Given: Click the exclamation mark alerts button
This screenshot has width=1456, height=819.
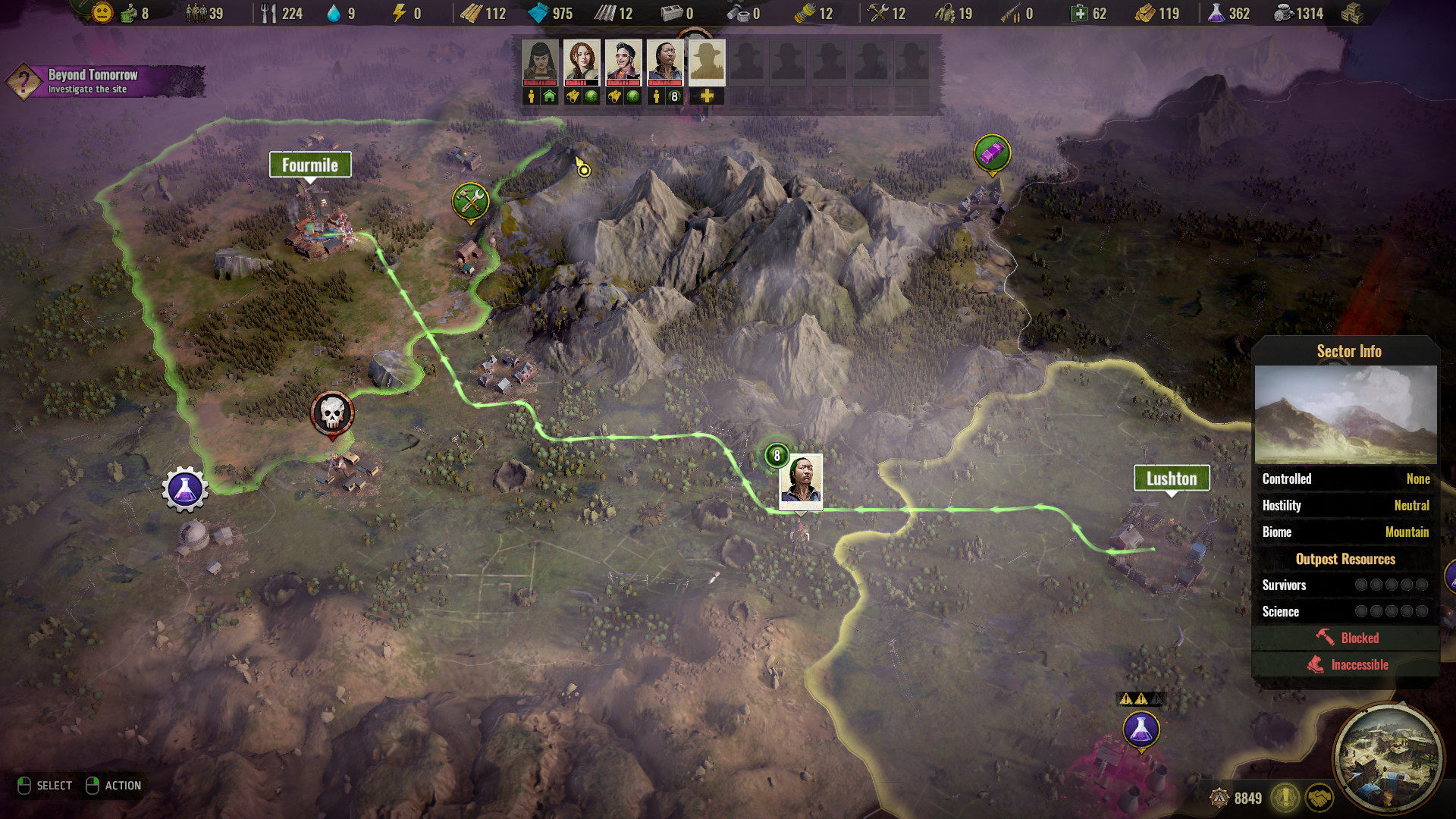Looking at the screenshot, I should coord(1285,798).
